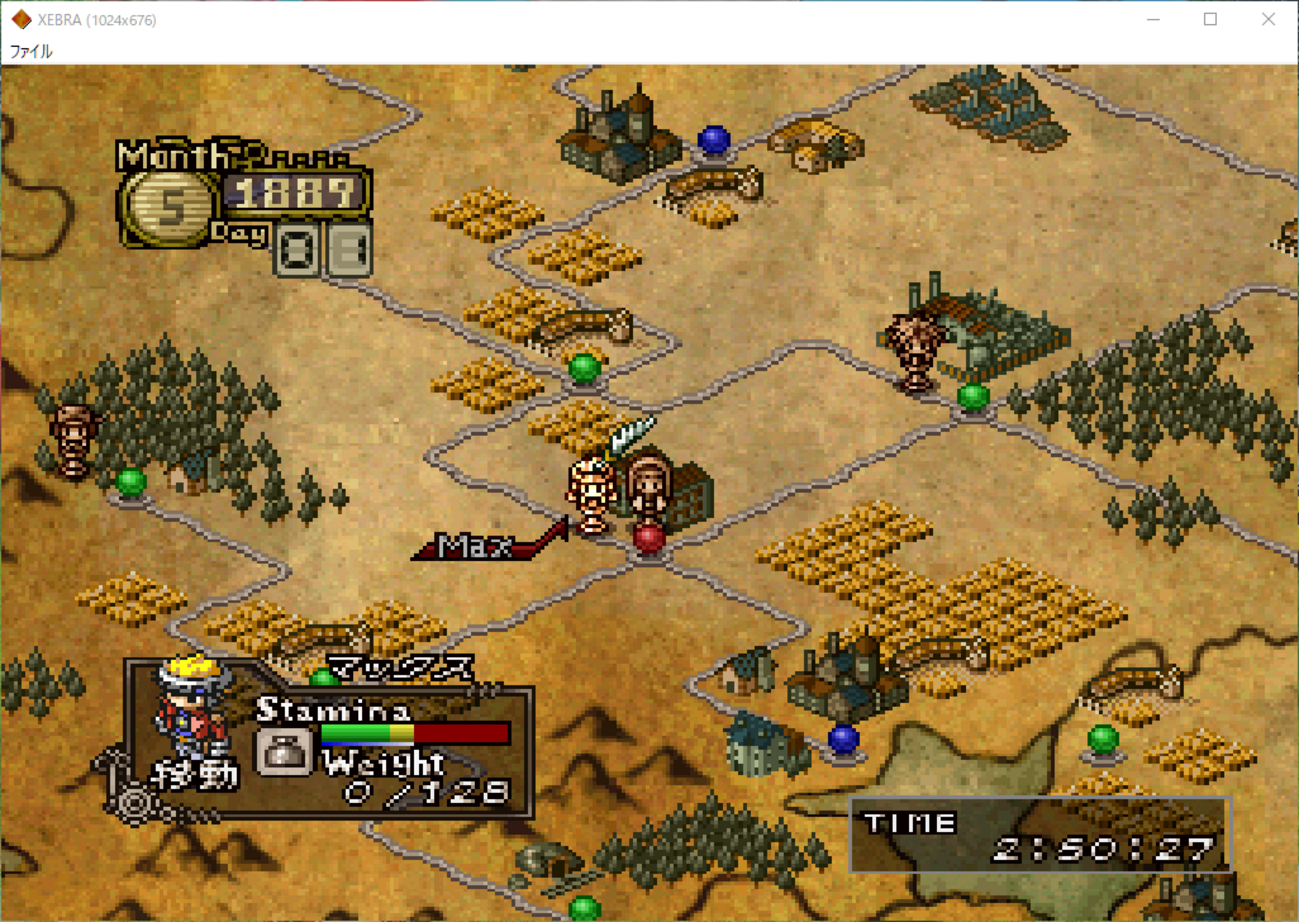Select the red map node under Max
The height and width of the screenshot is (922, 1299).
pos(649,539)
